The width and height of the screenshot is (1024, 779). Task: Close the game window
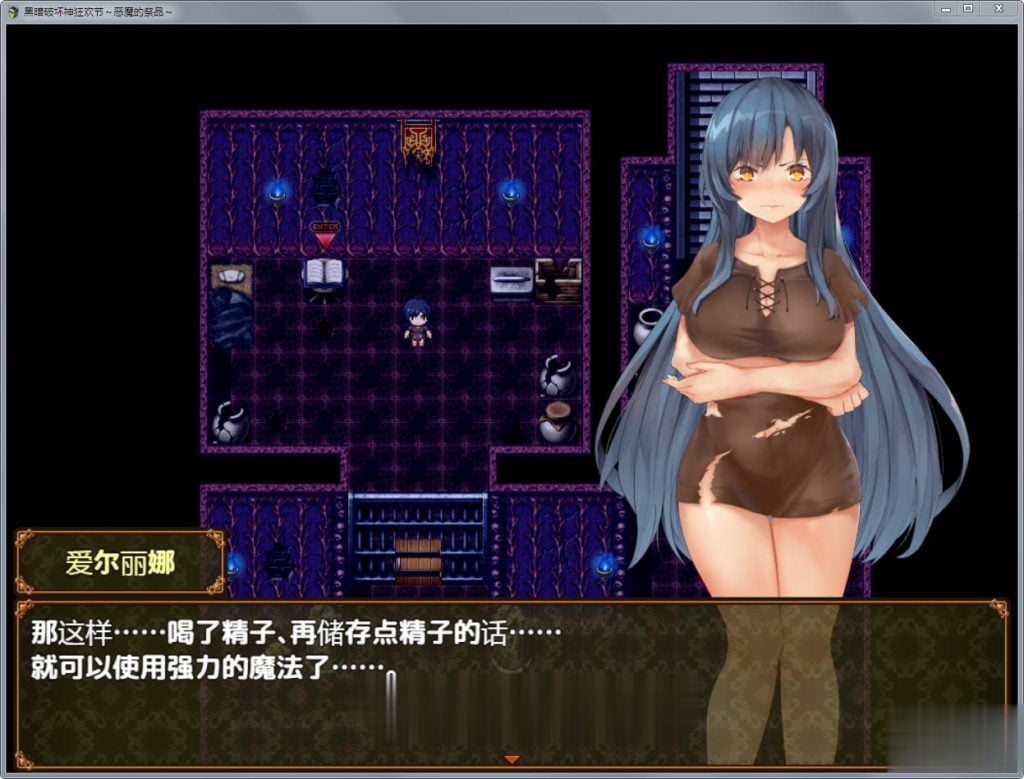coord(998,9)
